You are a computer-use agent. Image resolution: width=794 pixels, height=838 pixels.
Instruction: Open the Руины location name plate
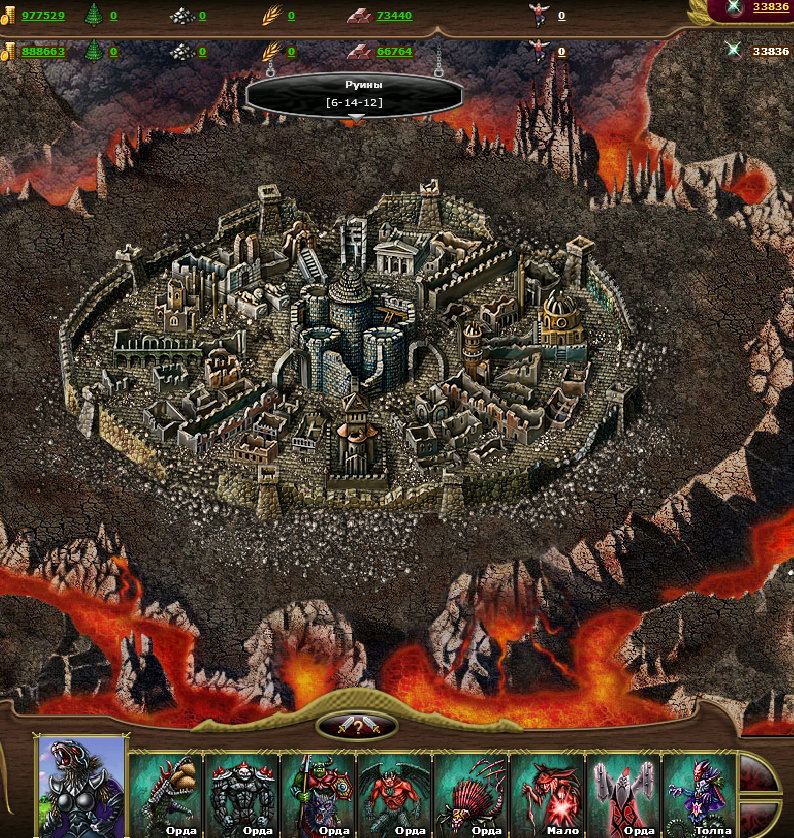pyautogui.click(x=354, y=95)
